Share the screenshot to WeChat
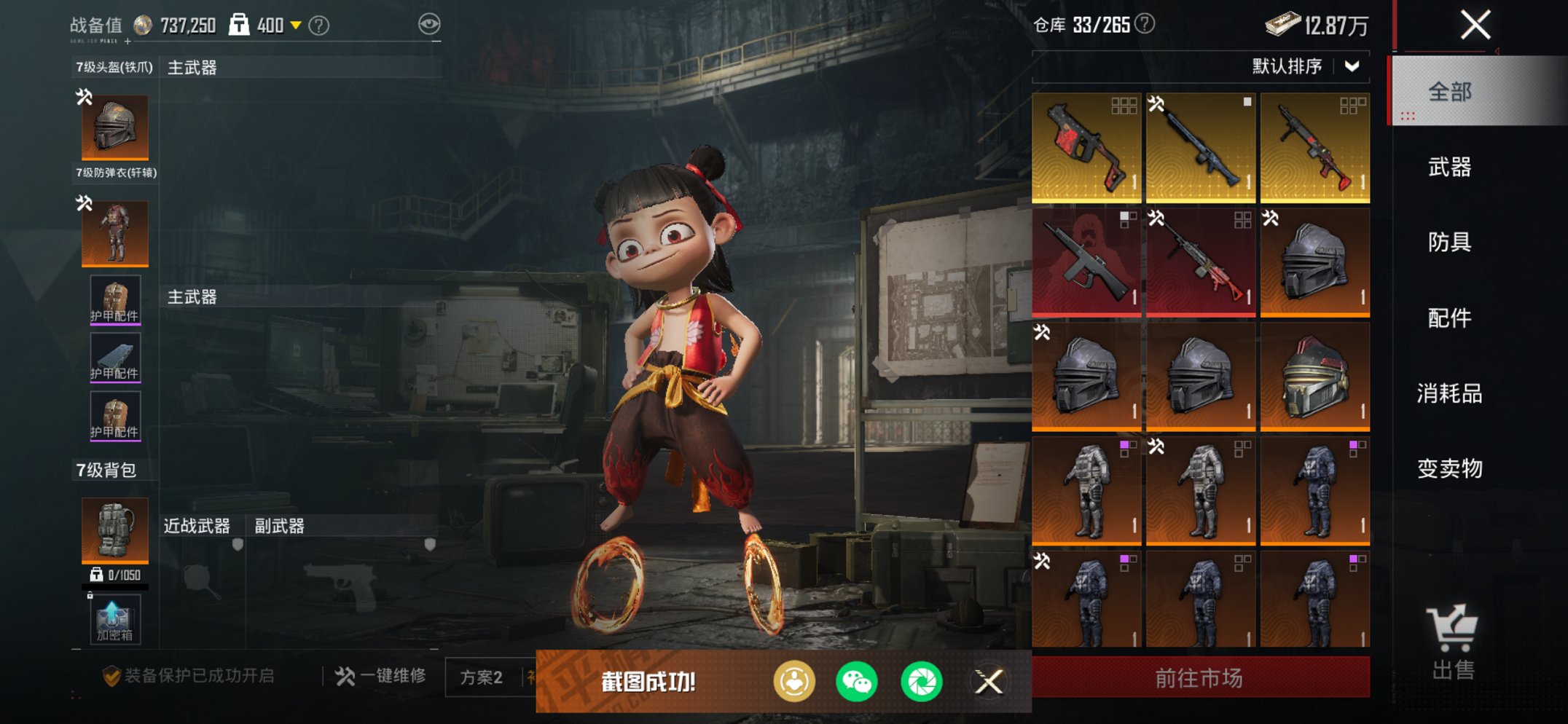This screenshot has width=1568, height=724. (x=857, y=682)
